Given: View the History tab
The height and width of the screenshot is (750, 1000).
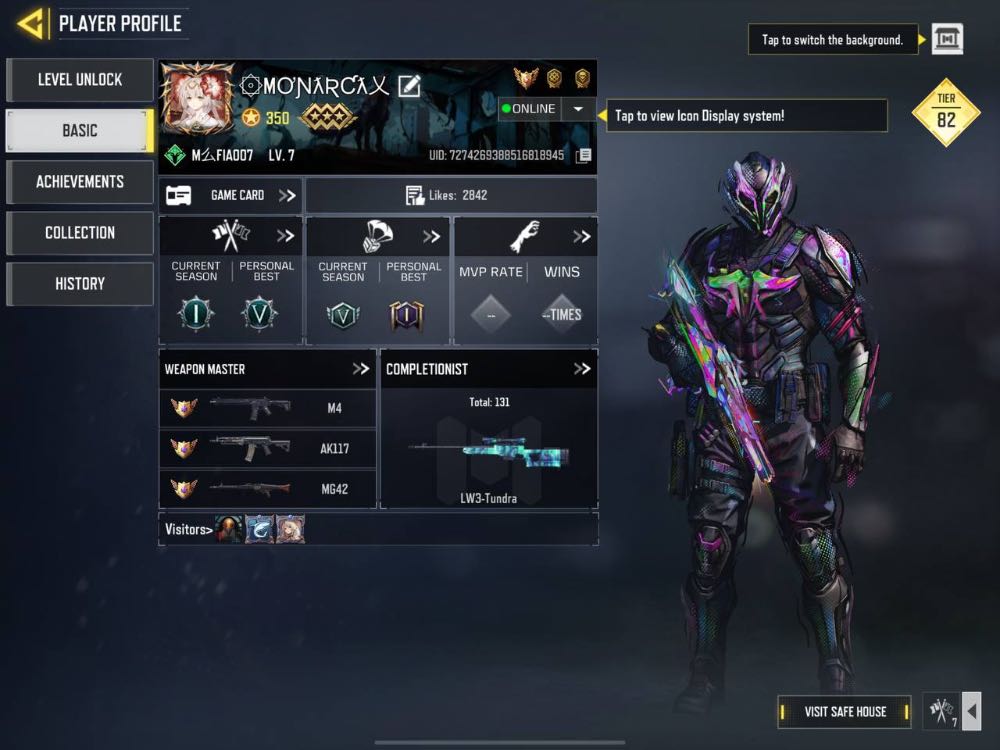Looking at the screenshot, I should click(80, 284).
